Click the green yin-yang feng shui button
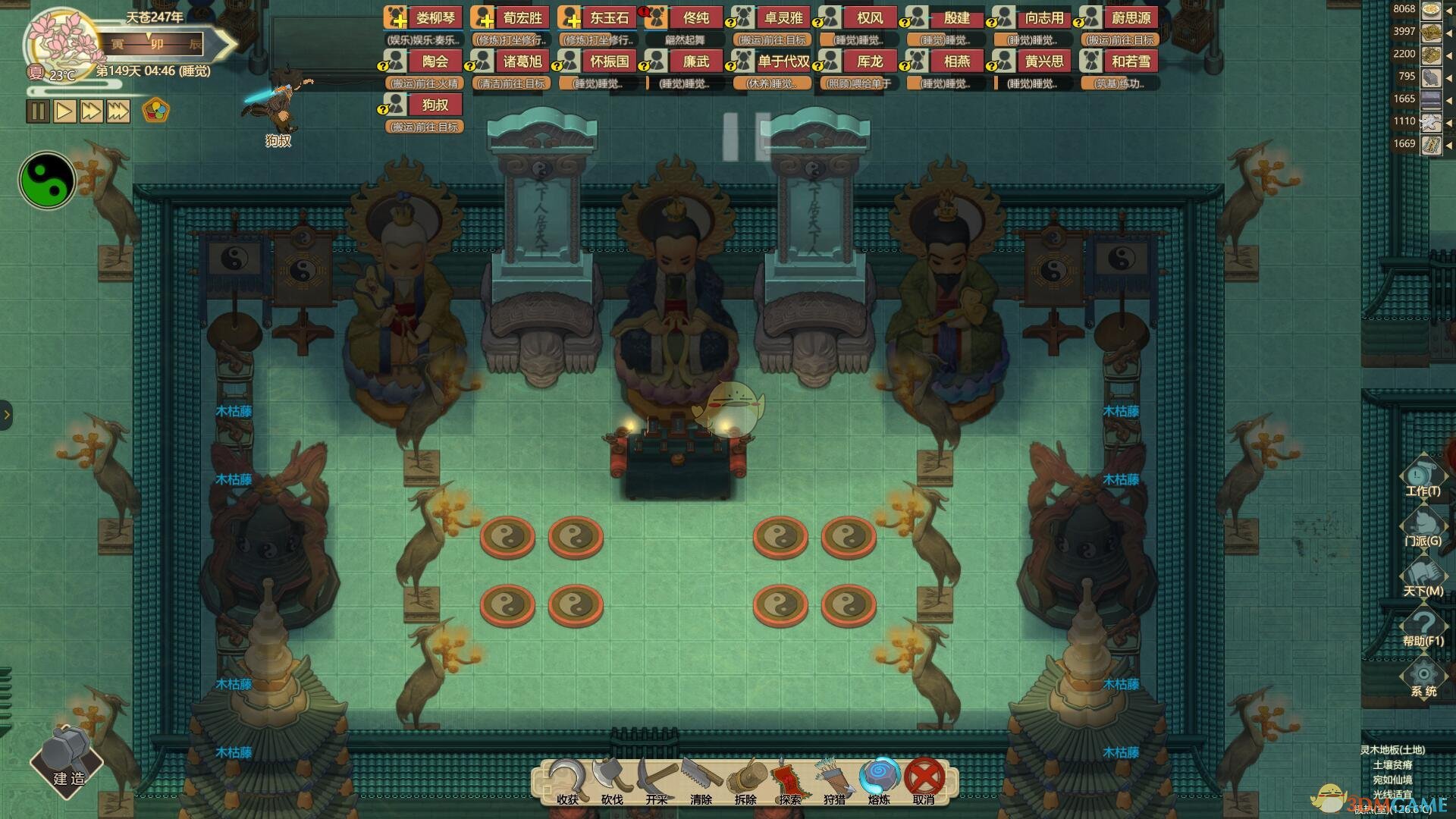 tap(47, 180)
